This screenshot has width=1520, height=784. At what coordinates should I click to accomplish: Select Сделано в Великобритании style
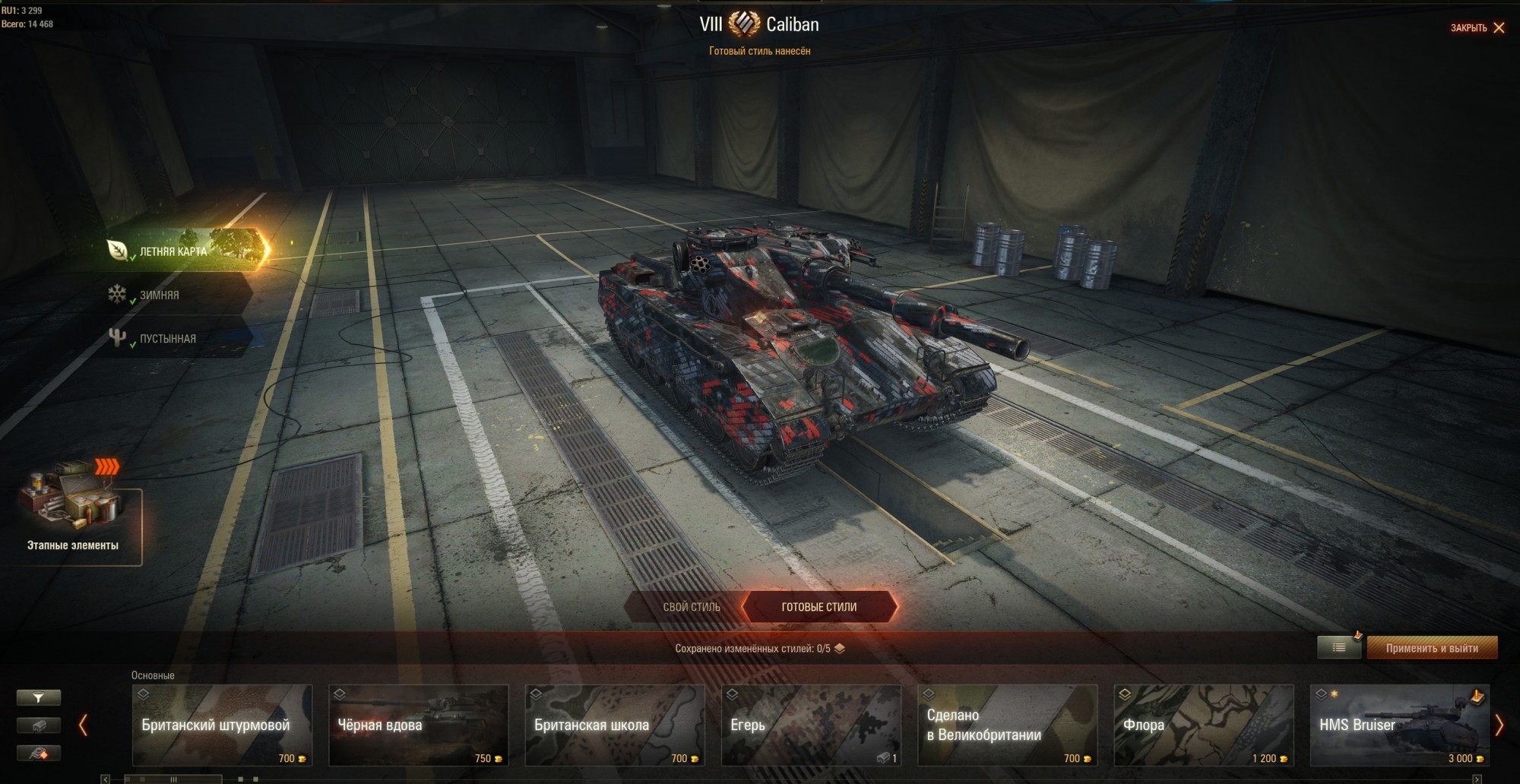(x=1007, y=726)
